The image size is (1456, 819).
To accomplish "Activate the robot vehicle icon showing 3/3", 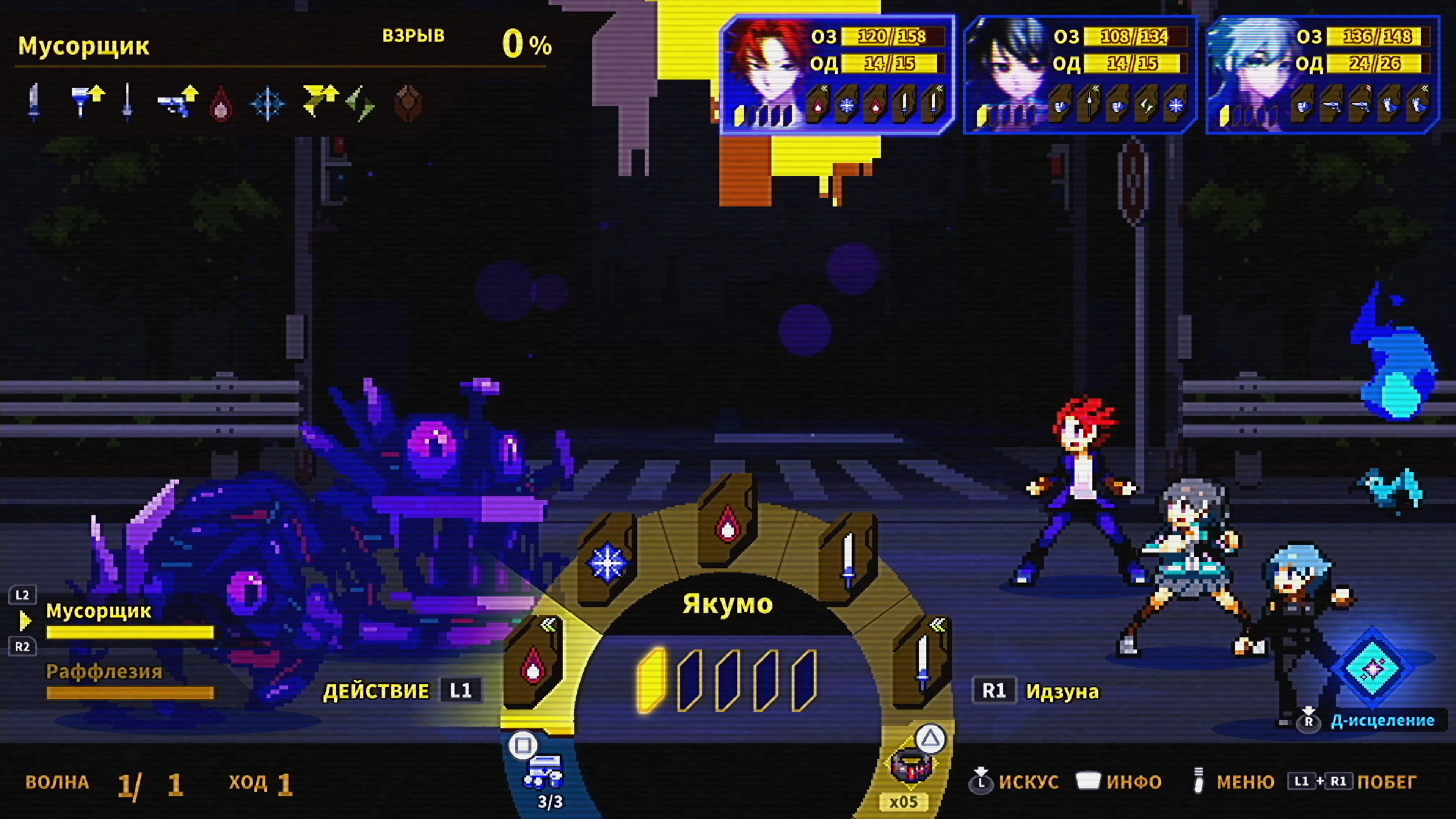I will (543, 772).
